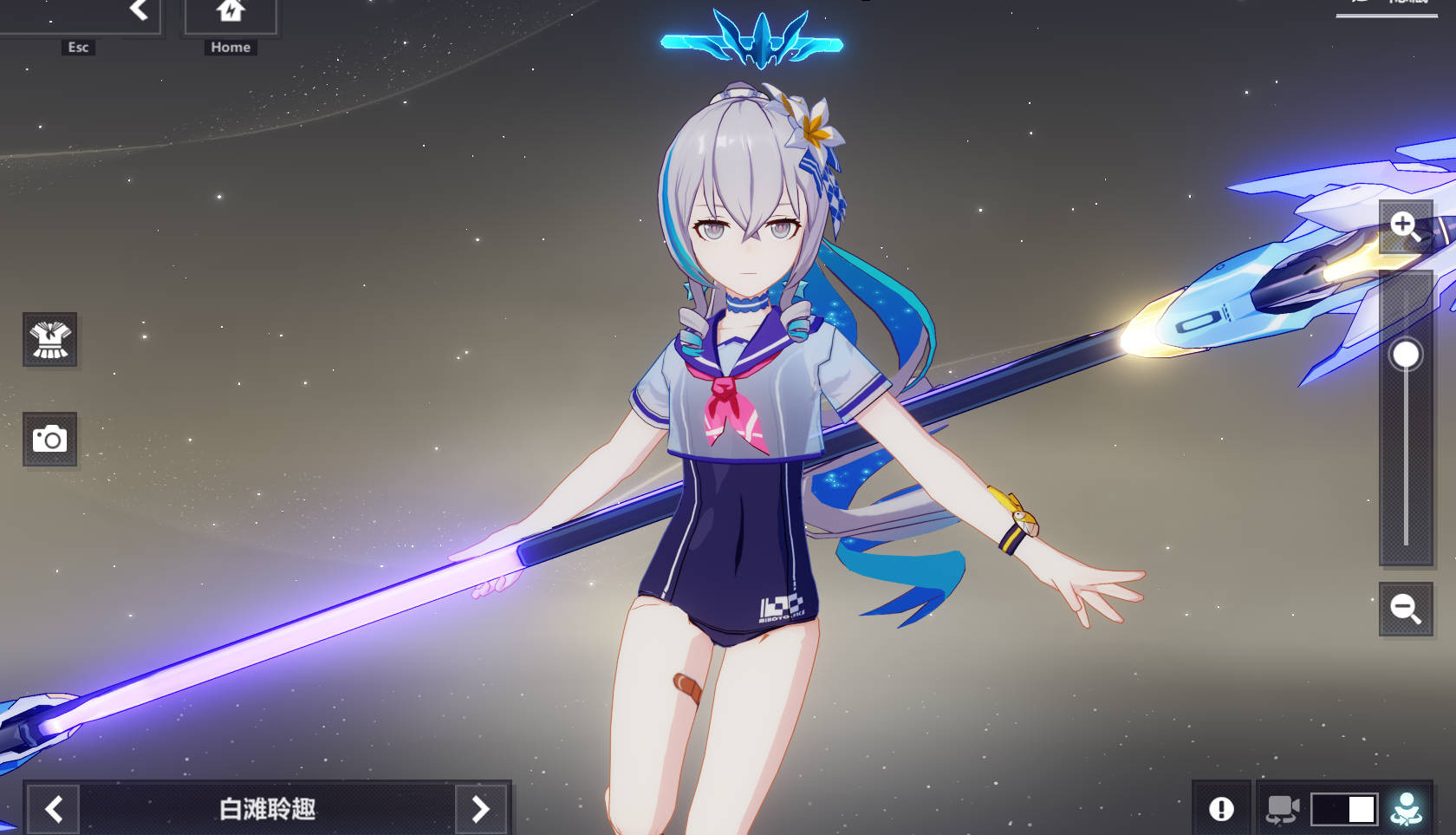
Task: Click the exclamation info icon at bottom right
Action: [x=1222, y=807]
